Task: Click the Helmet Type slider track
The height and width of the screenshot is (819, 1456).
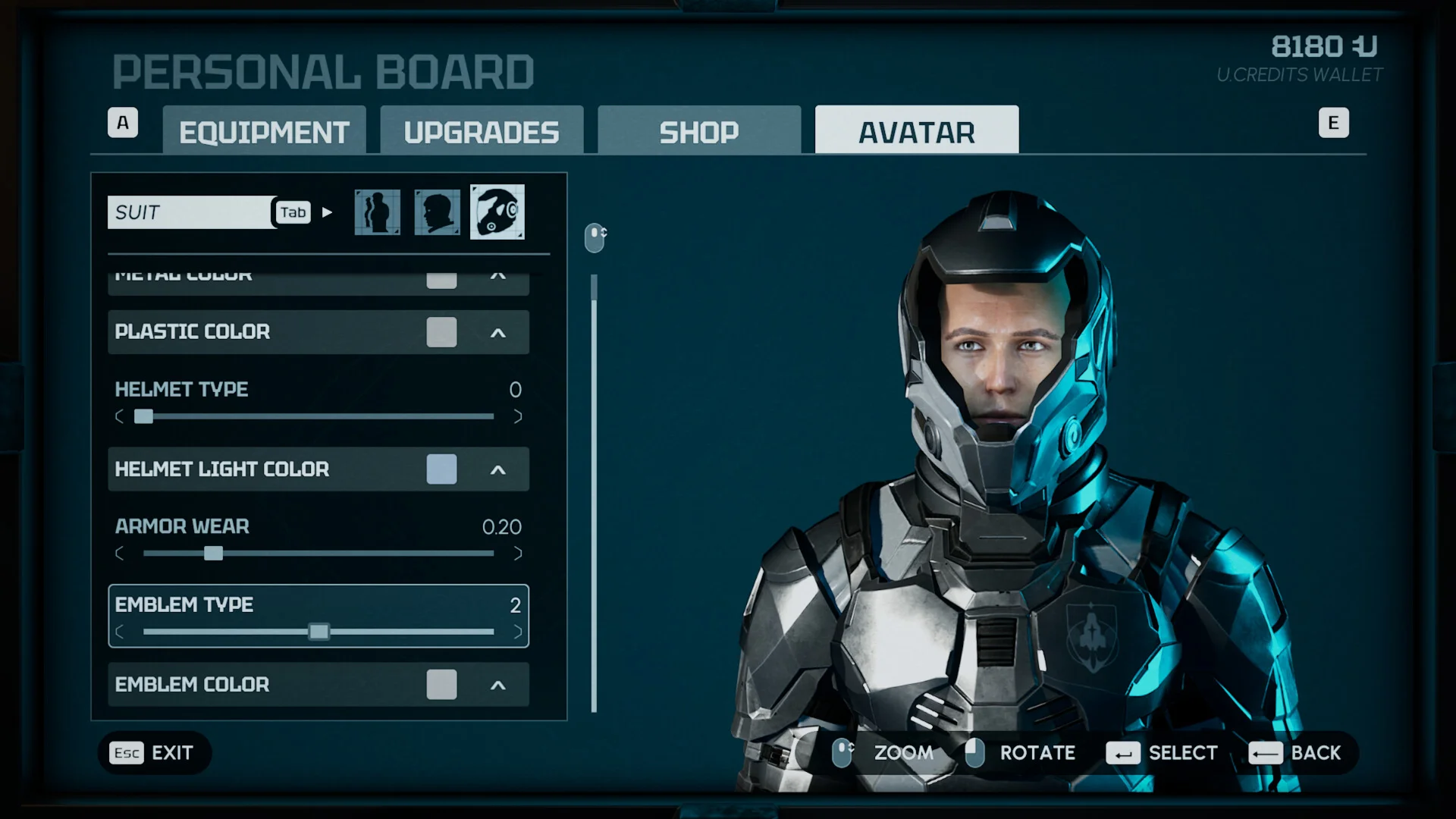Action: coord(318,416)
